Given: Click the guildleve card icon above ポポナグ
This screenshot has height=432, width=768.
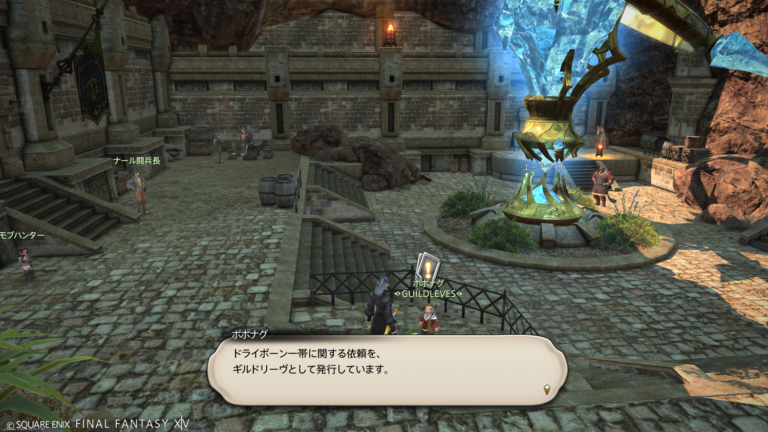Looking at the screenshot, I should [x=427, y=266].
